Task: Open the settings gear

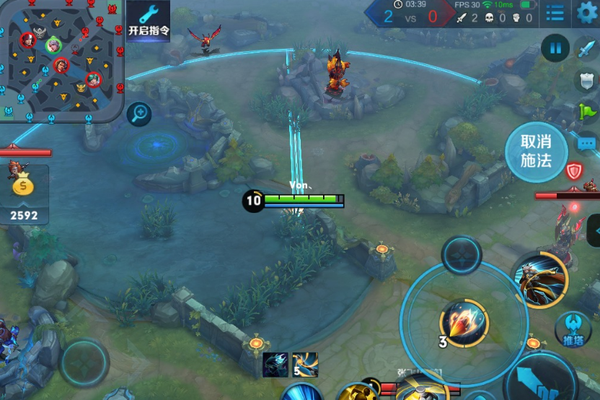Action: (586, 13)
